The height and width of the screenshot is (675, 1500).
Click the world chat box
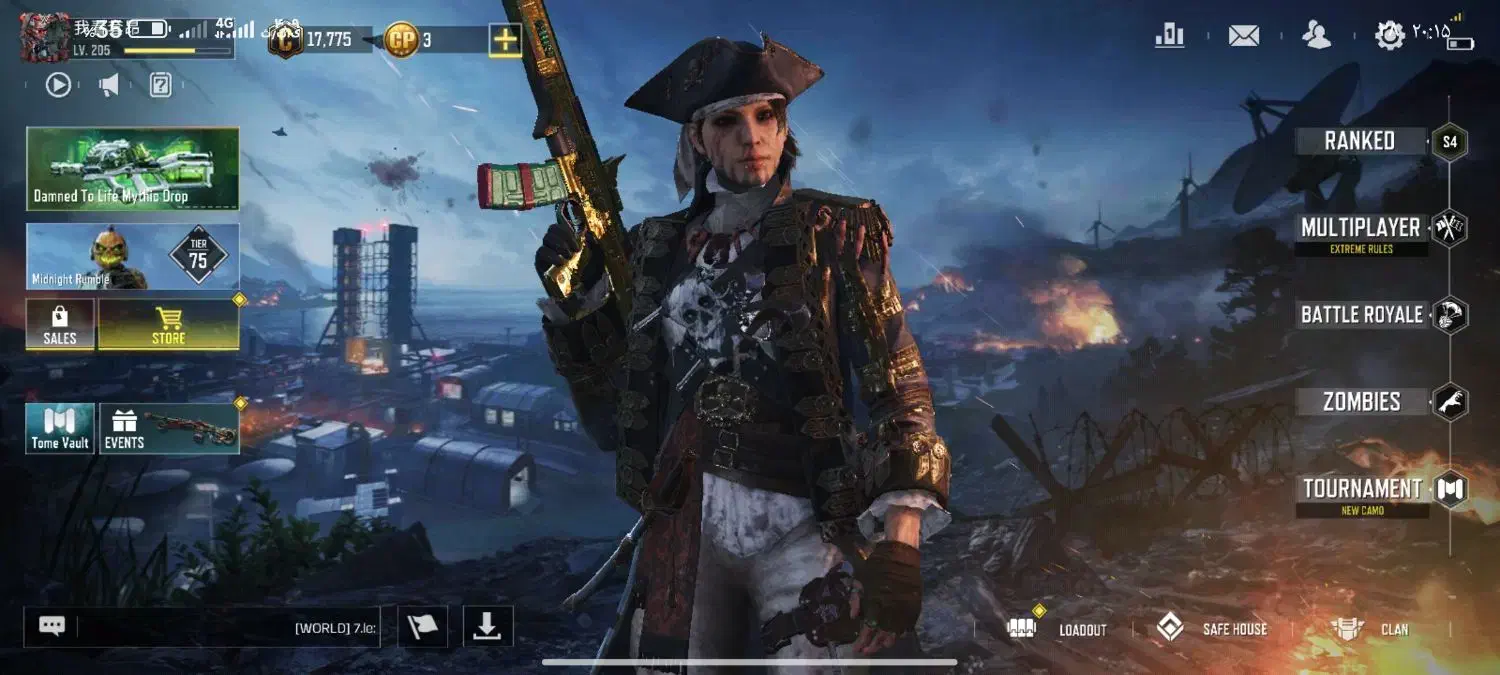(x=228, y=627)
